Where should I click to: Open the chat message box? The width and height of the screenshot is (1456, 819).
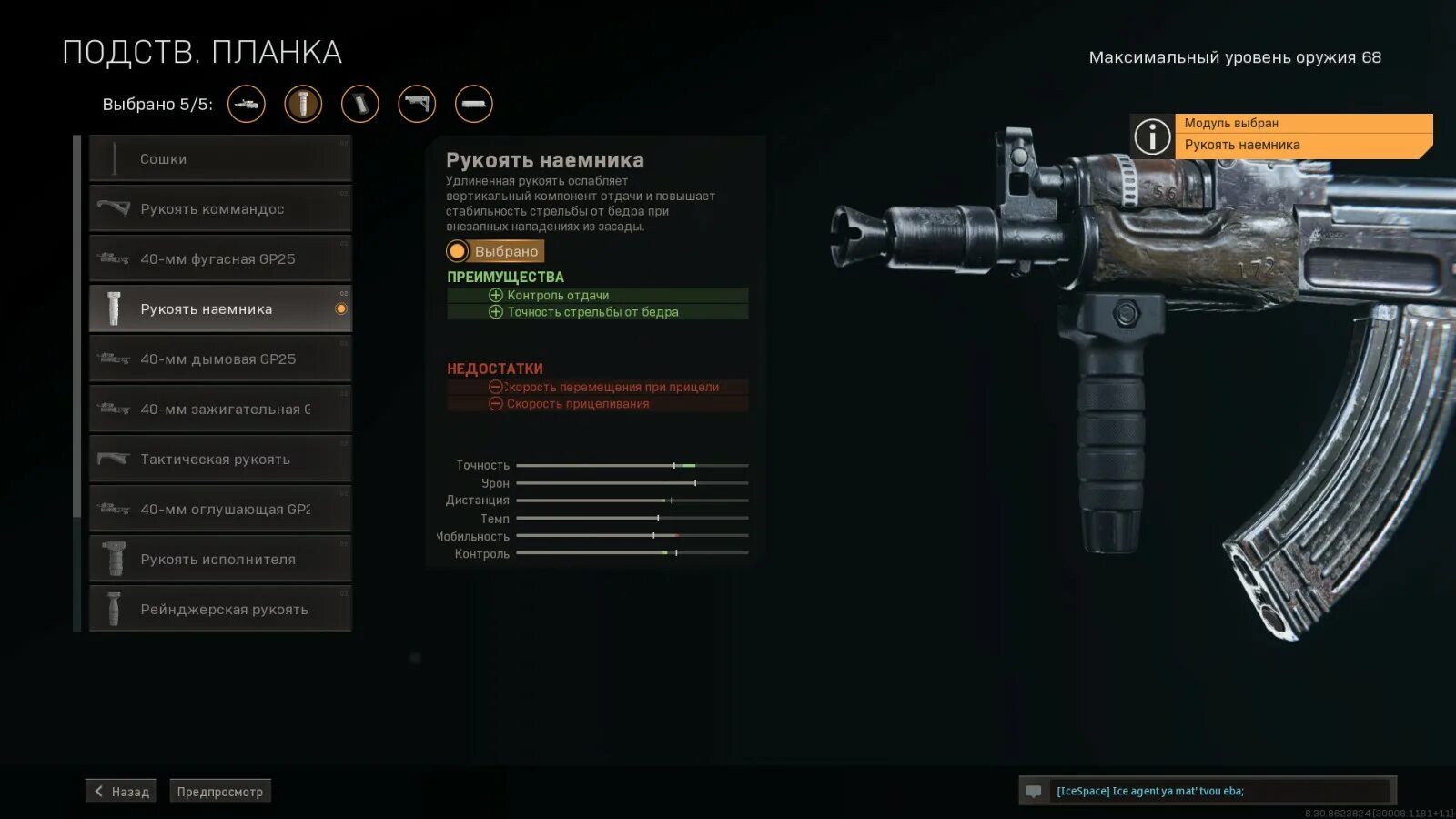click(x=1219, y=791)
